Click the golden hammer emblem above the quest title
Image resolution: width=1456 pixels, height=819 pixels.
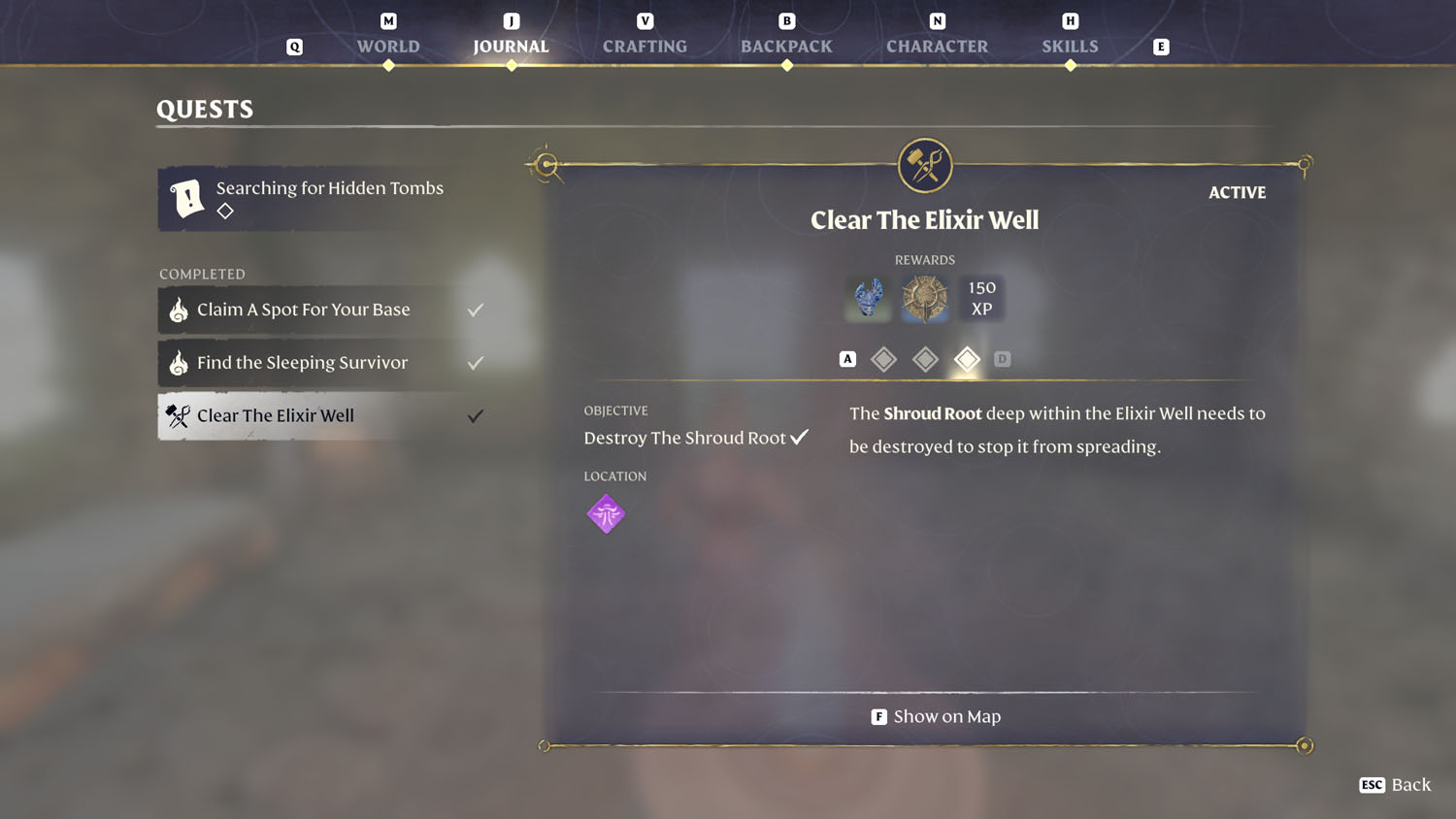tap(924, 164)
